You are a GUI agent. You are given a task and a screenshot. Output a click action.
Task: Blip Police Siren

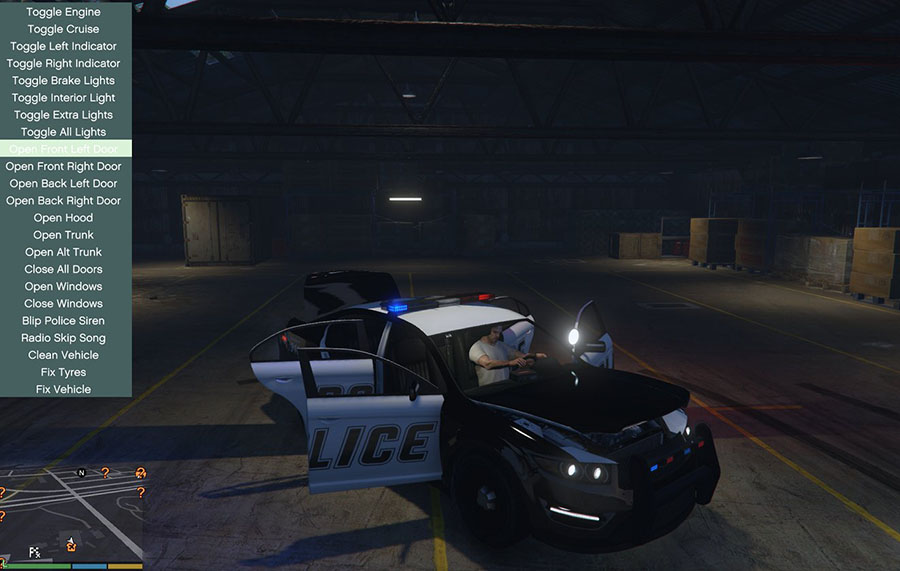click(x=64, y=321)
